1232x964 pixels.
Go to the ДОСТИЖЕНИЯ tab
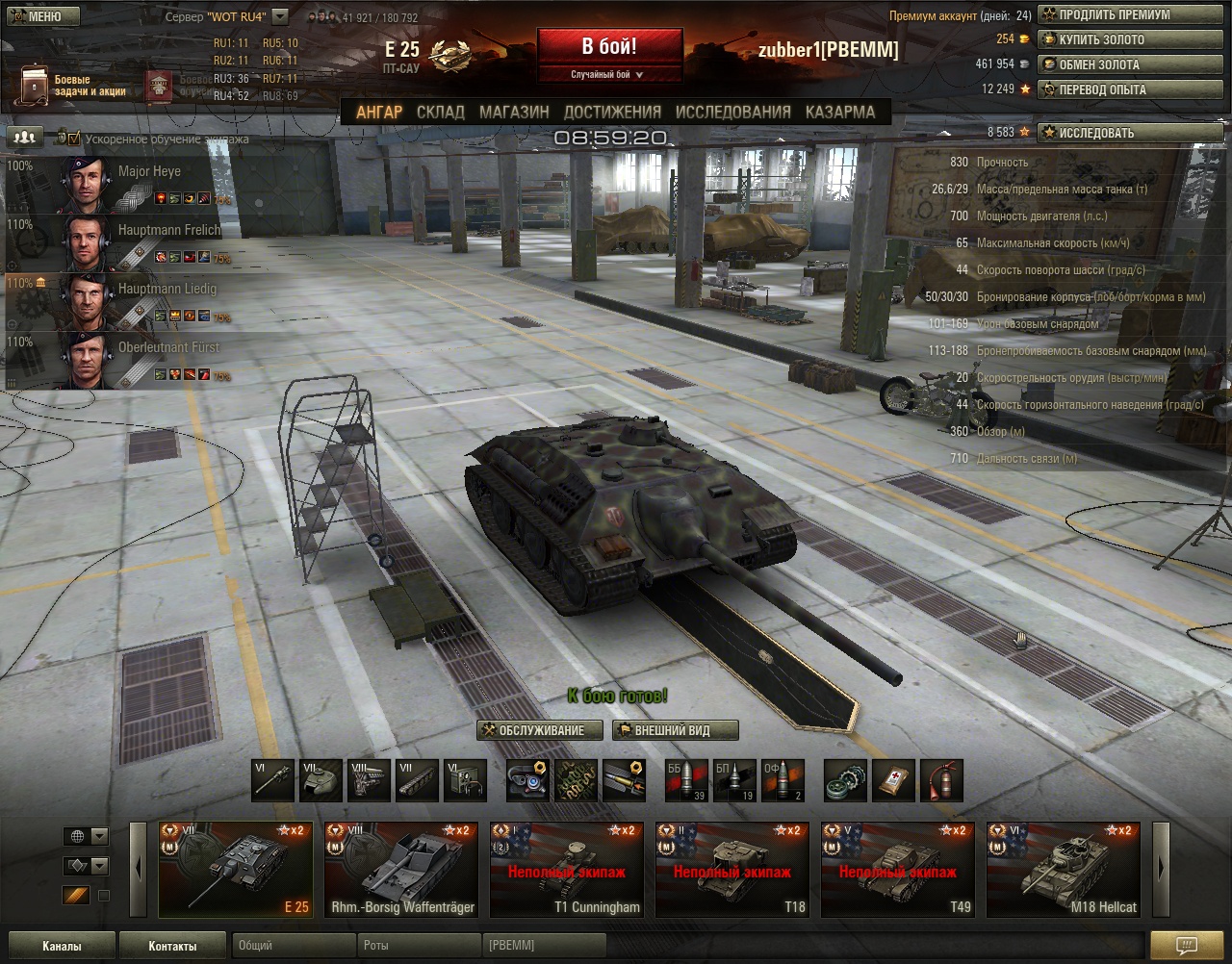pyautogui.click(x=612, y=112)
